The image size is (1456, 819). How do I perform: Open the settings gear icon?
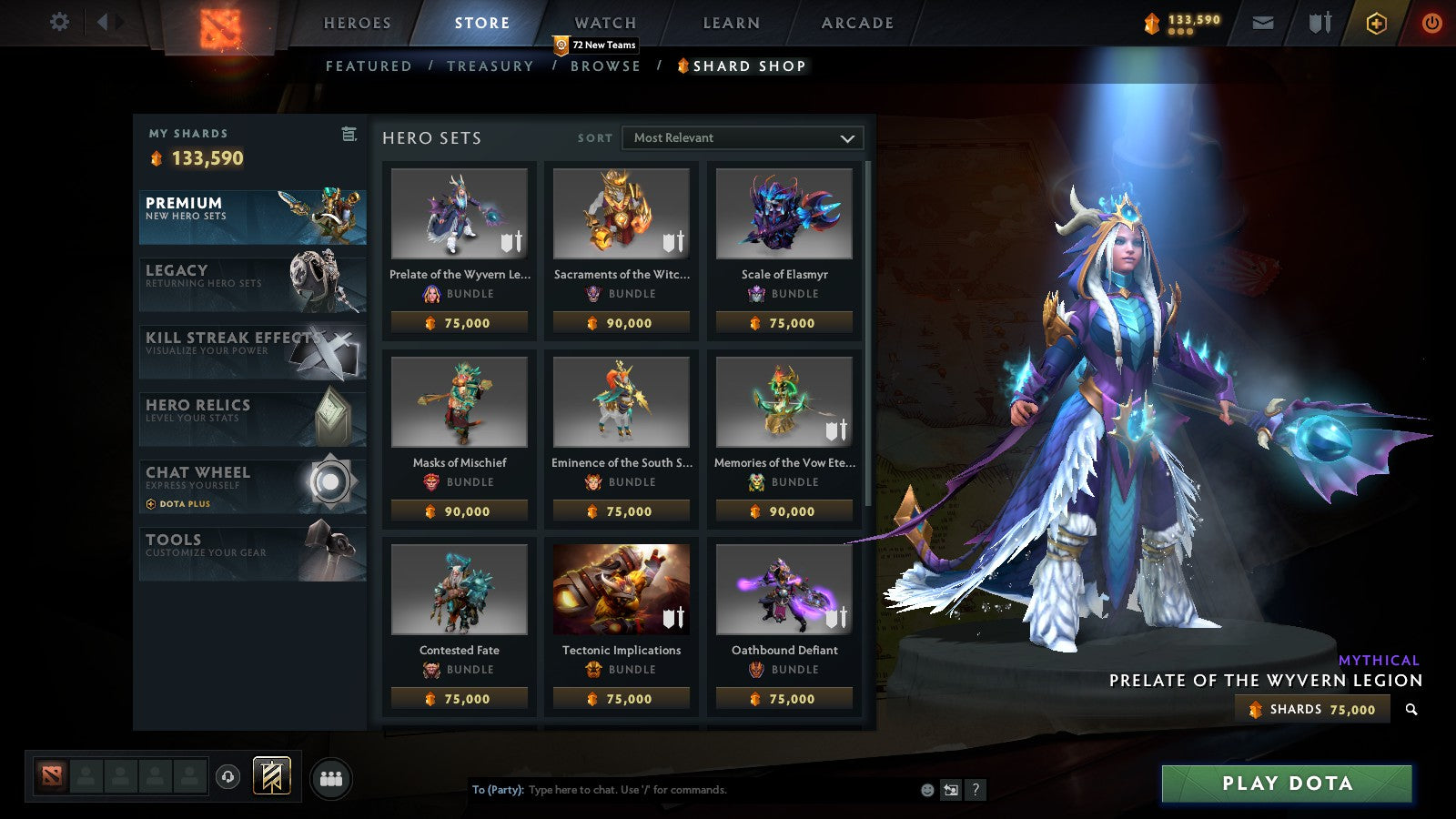[x=60, y=20]
